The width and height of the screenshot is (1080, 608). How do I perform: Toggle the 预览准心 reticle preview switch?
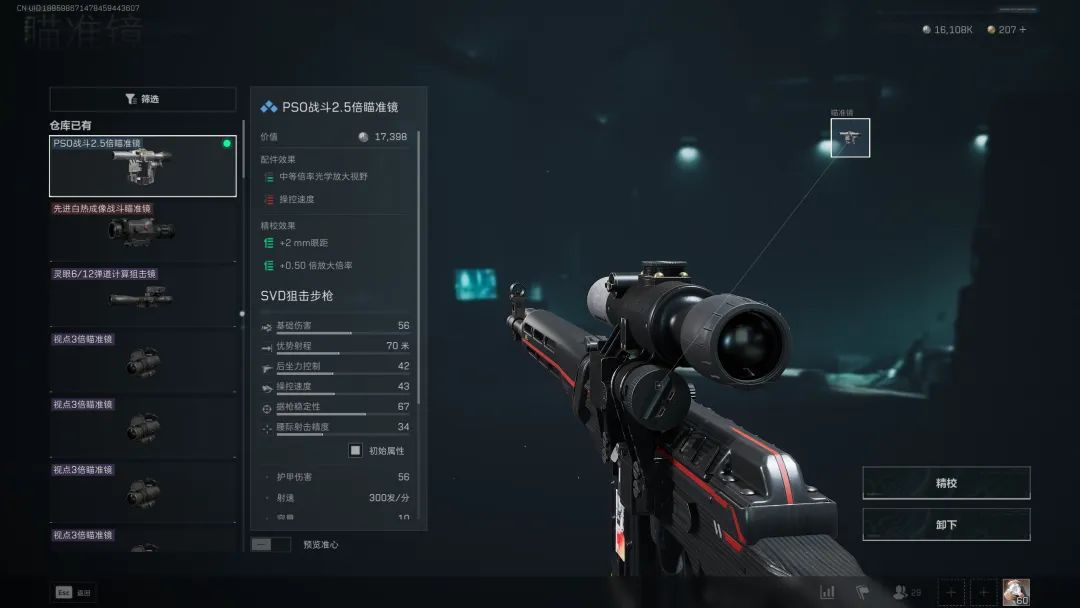(270, 545)
